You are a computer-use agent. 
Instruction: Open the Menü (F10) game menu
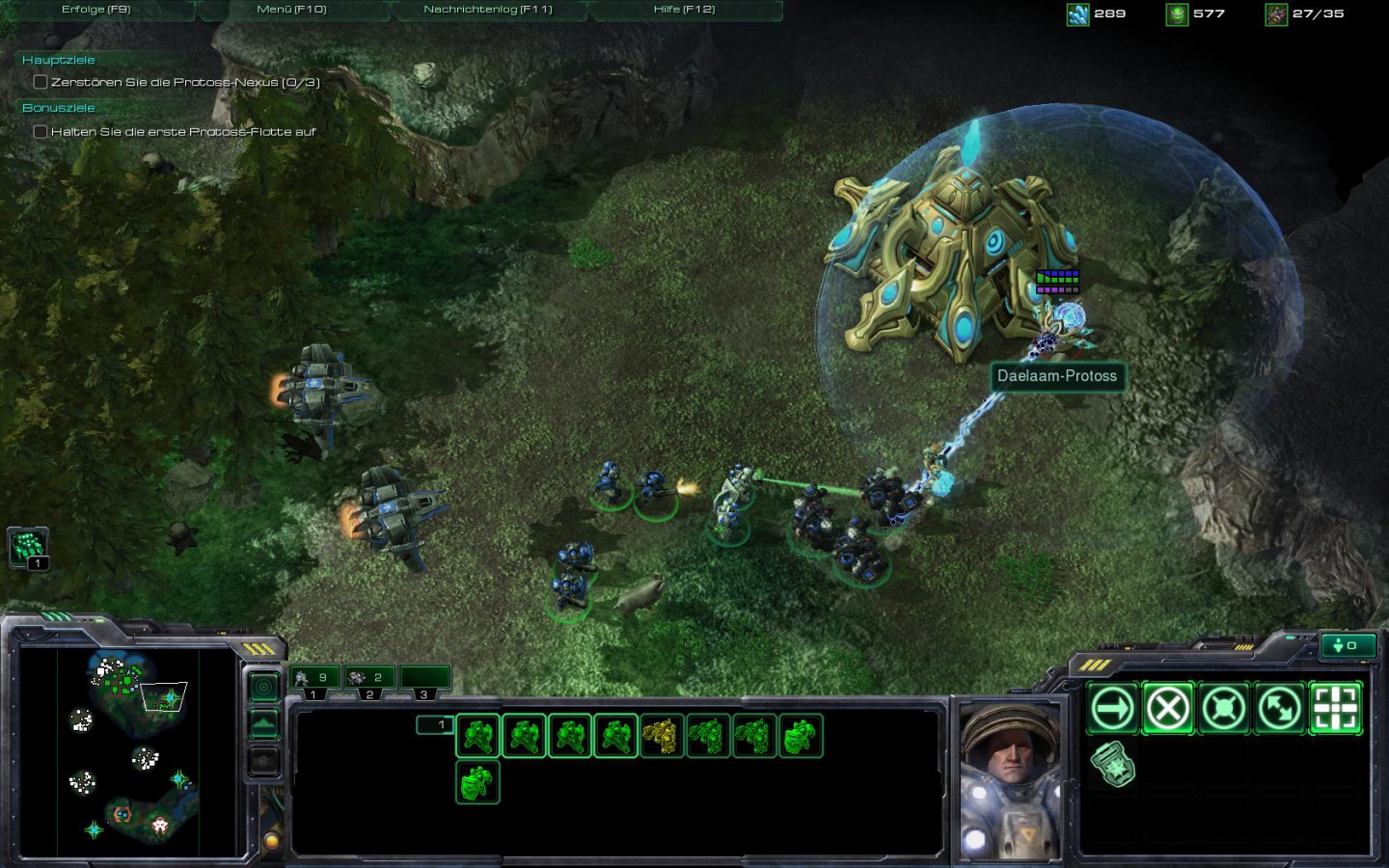coord(291,10)
